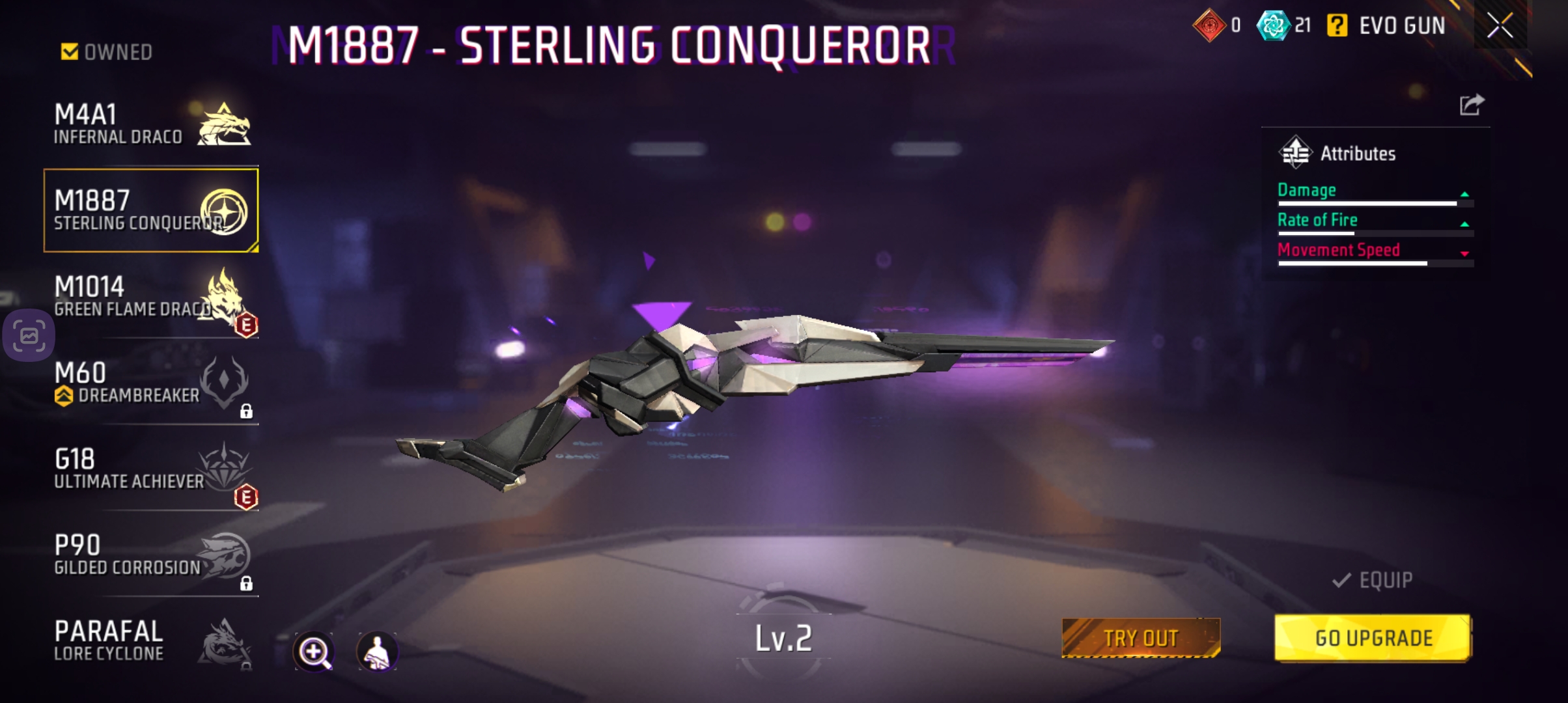Viewport: 1568px width, 703px height.
Task: Equip the Sterling Conqueror skin
Action: tap(1373, 580)
